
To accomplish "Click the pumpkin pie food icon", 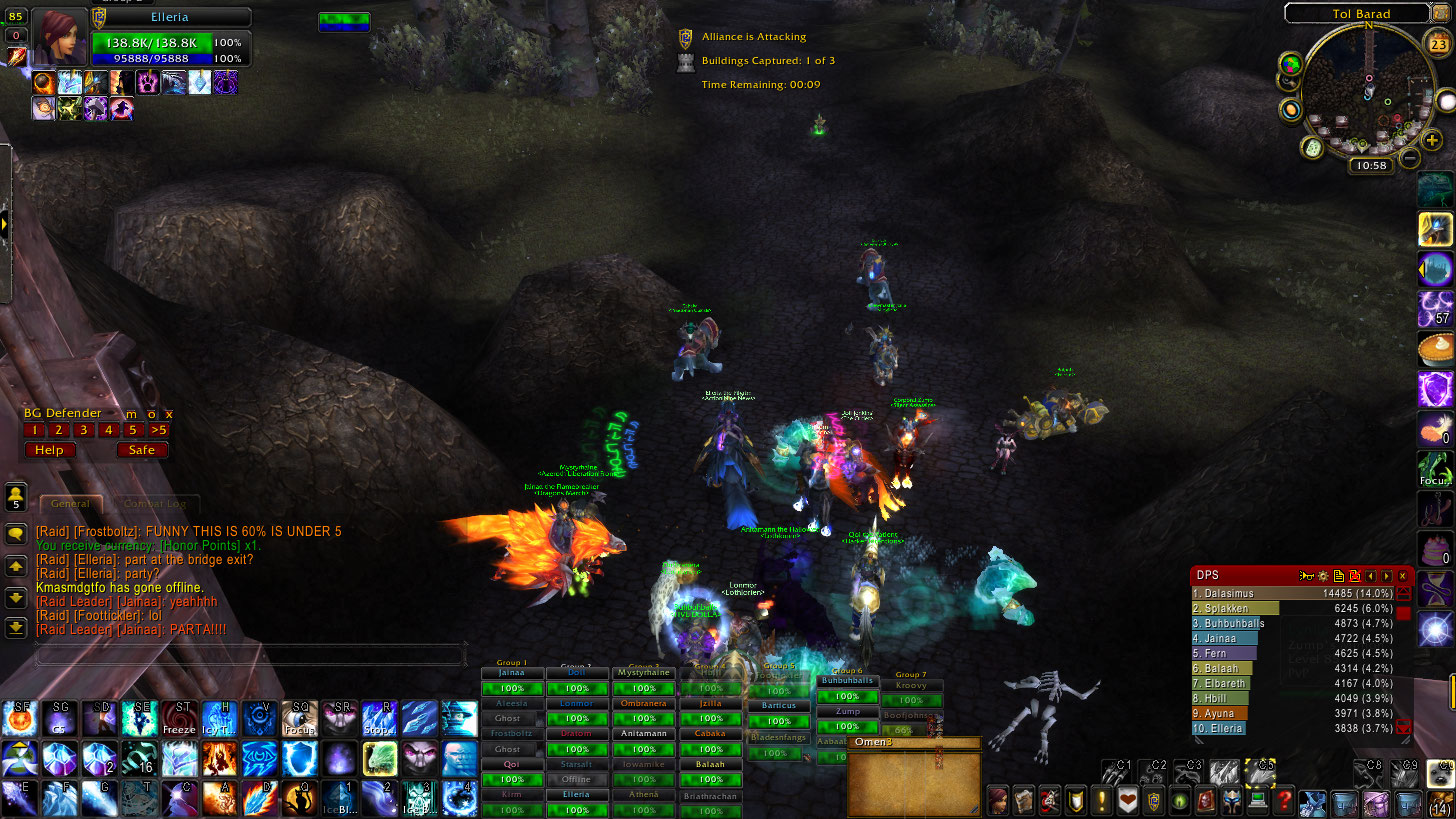I will click(x=1435, y=350).
